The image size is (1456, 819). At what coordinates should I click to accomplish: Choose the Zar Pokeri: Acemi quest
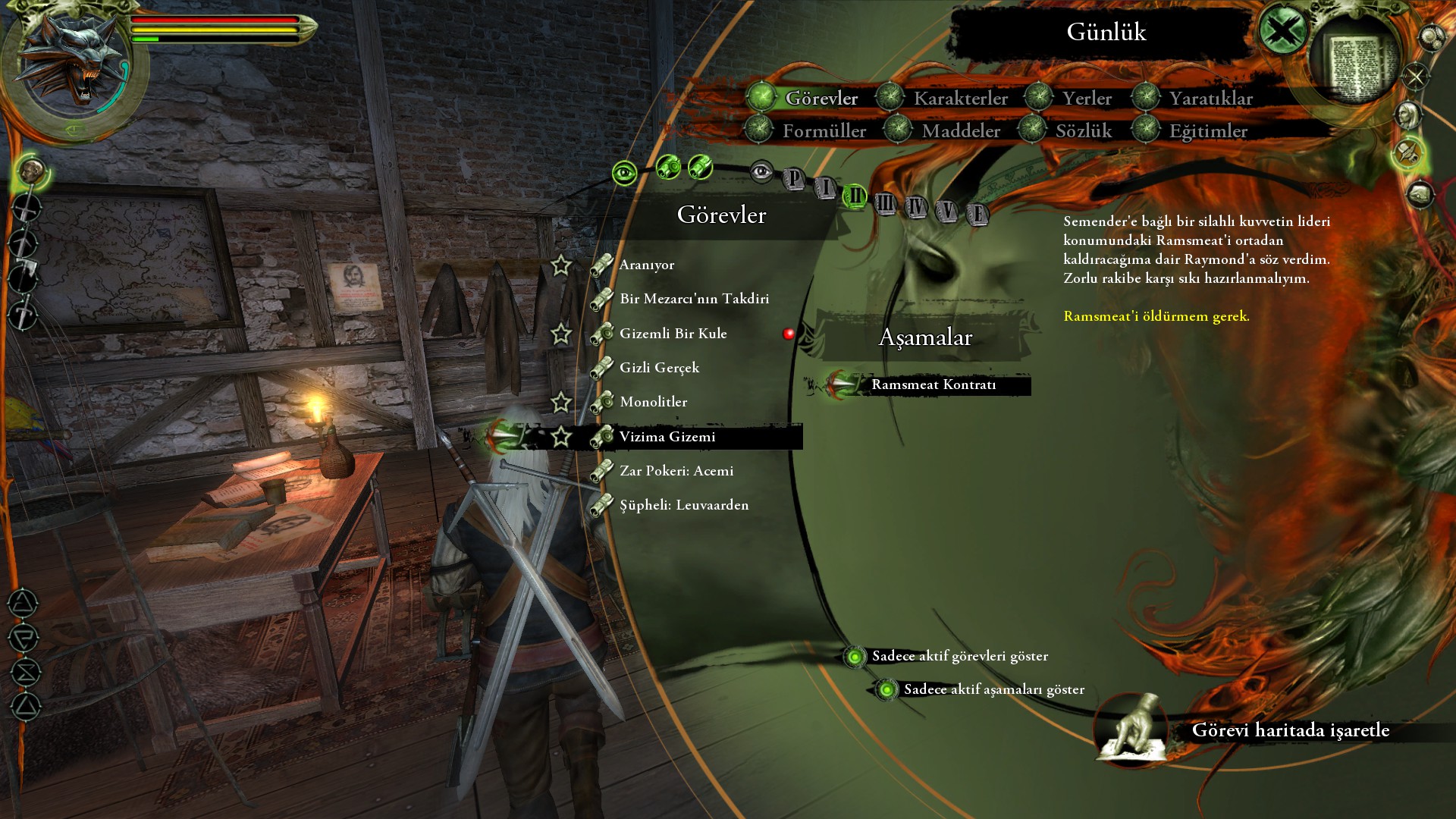pyautogui.click(x=676, y=471)
